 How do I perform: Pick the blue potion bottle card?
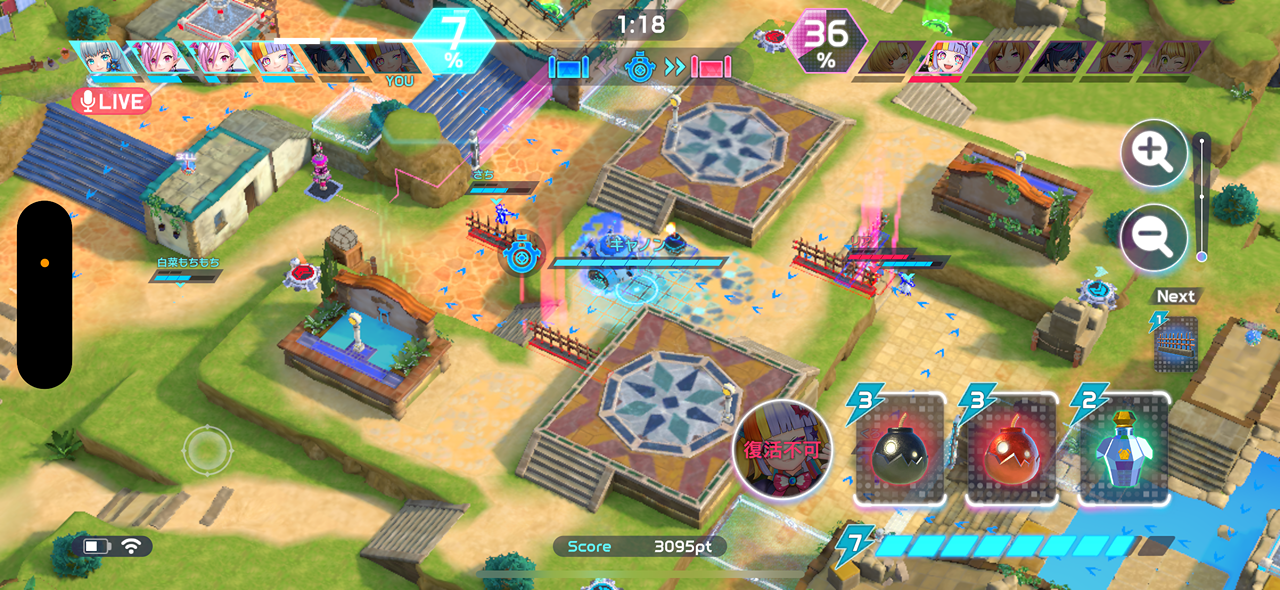pos(1124,452)
